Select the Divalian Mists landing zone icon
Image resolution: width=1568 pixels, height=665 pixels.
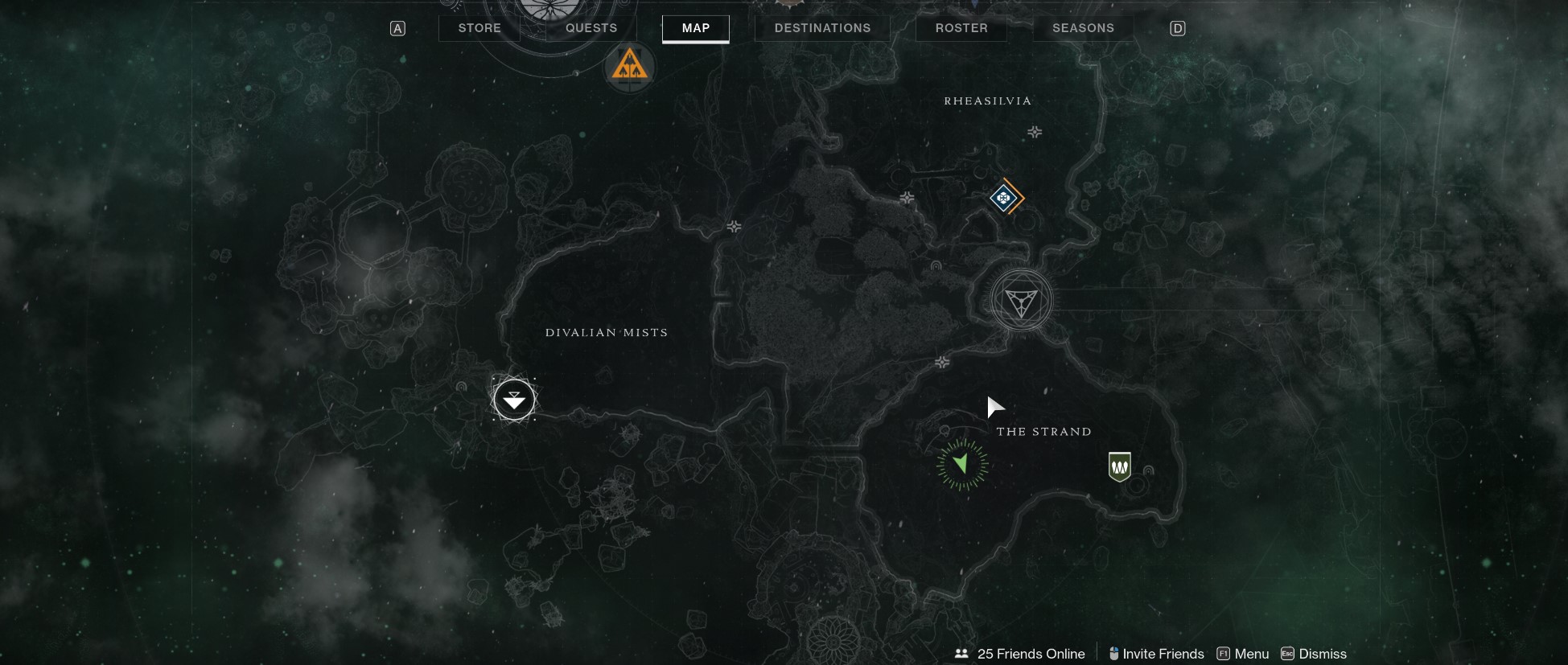coord(514,400)
